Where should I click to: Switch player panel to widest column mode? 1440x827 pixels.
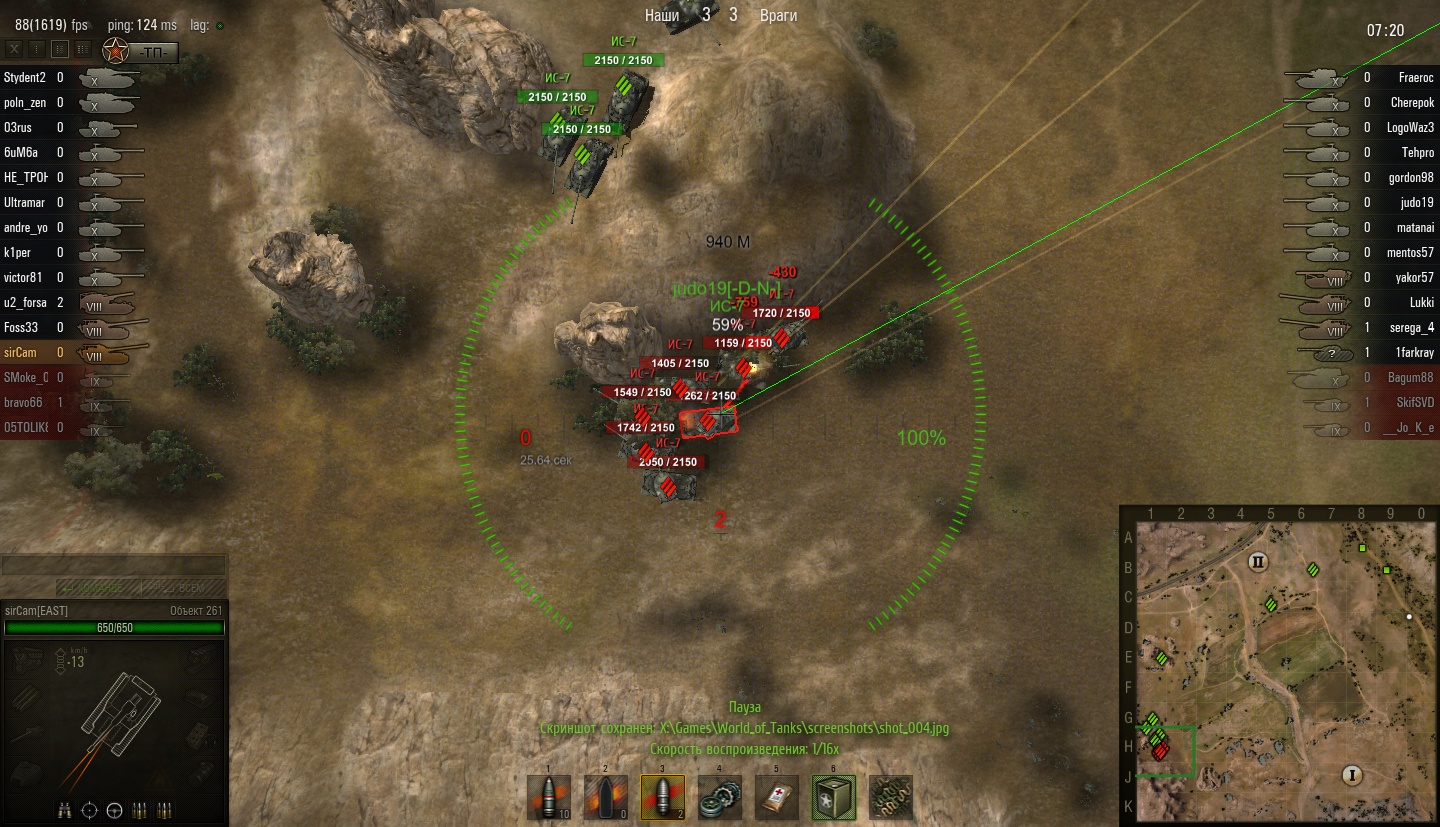[82, 48]
